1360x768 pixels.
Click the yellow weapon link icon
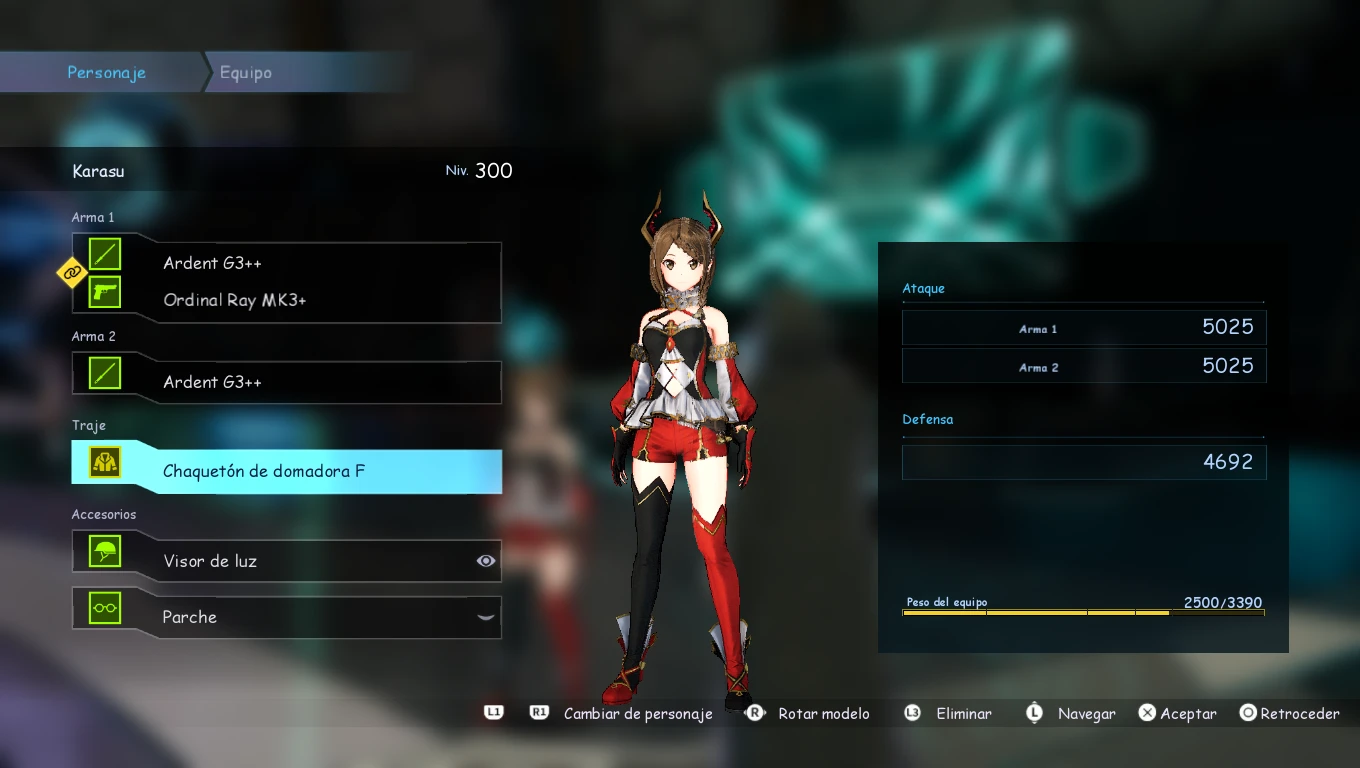click(x=72, y=271)
